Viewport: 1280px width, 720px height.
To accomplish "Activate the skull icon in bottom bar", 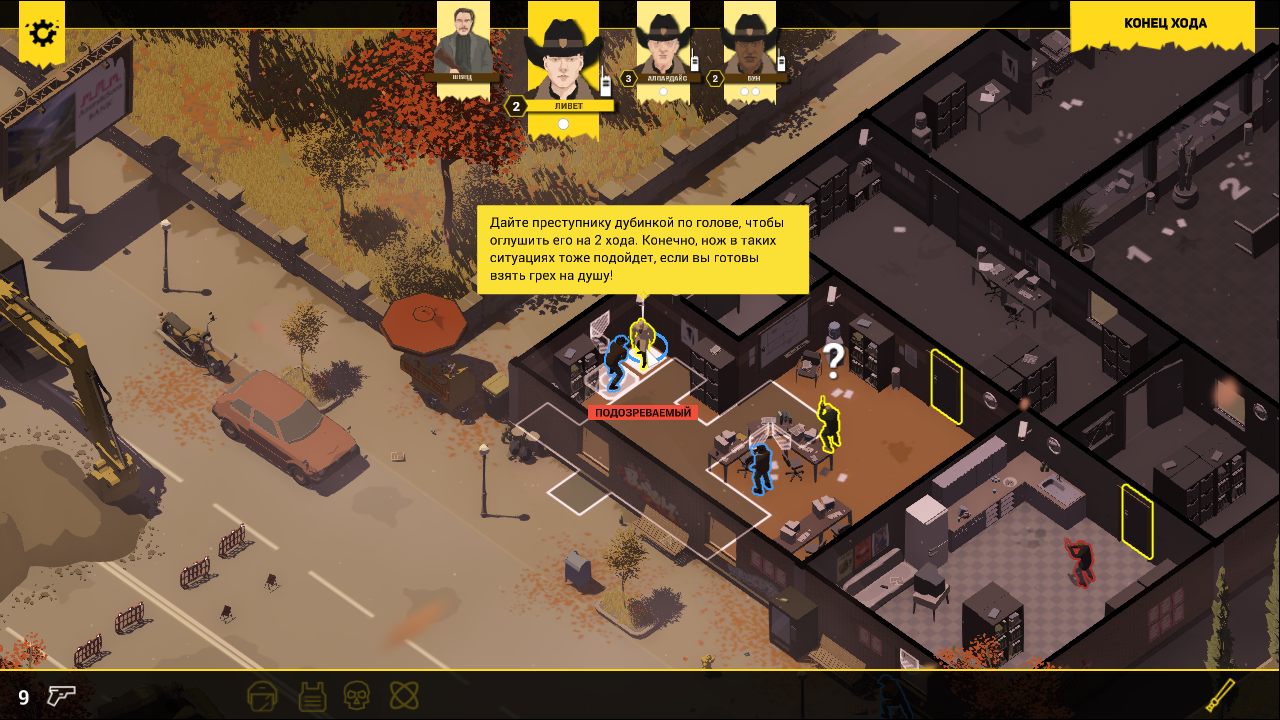I will [357, 695].
